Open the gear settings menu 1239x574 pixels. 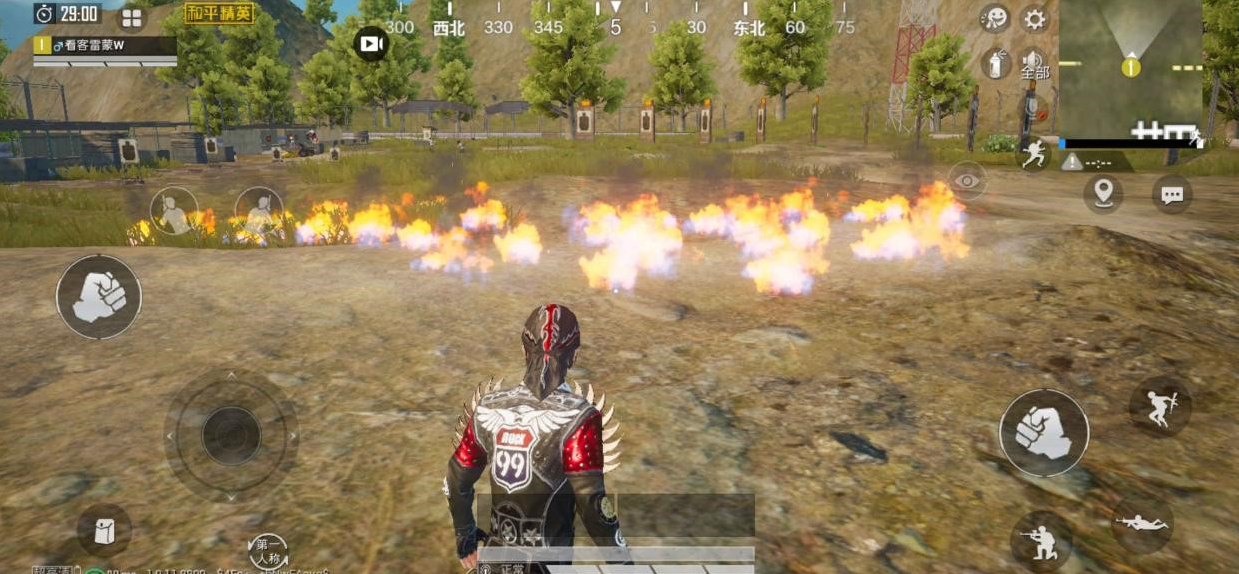[x=1034, y=19]
